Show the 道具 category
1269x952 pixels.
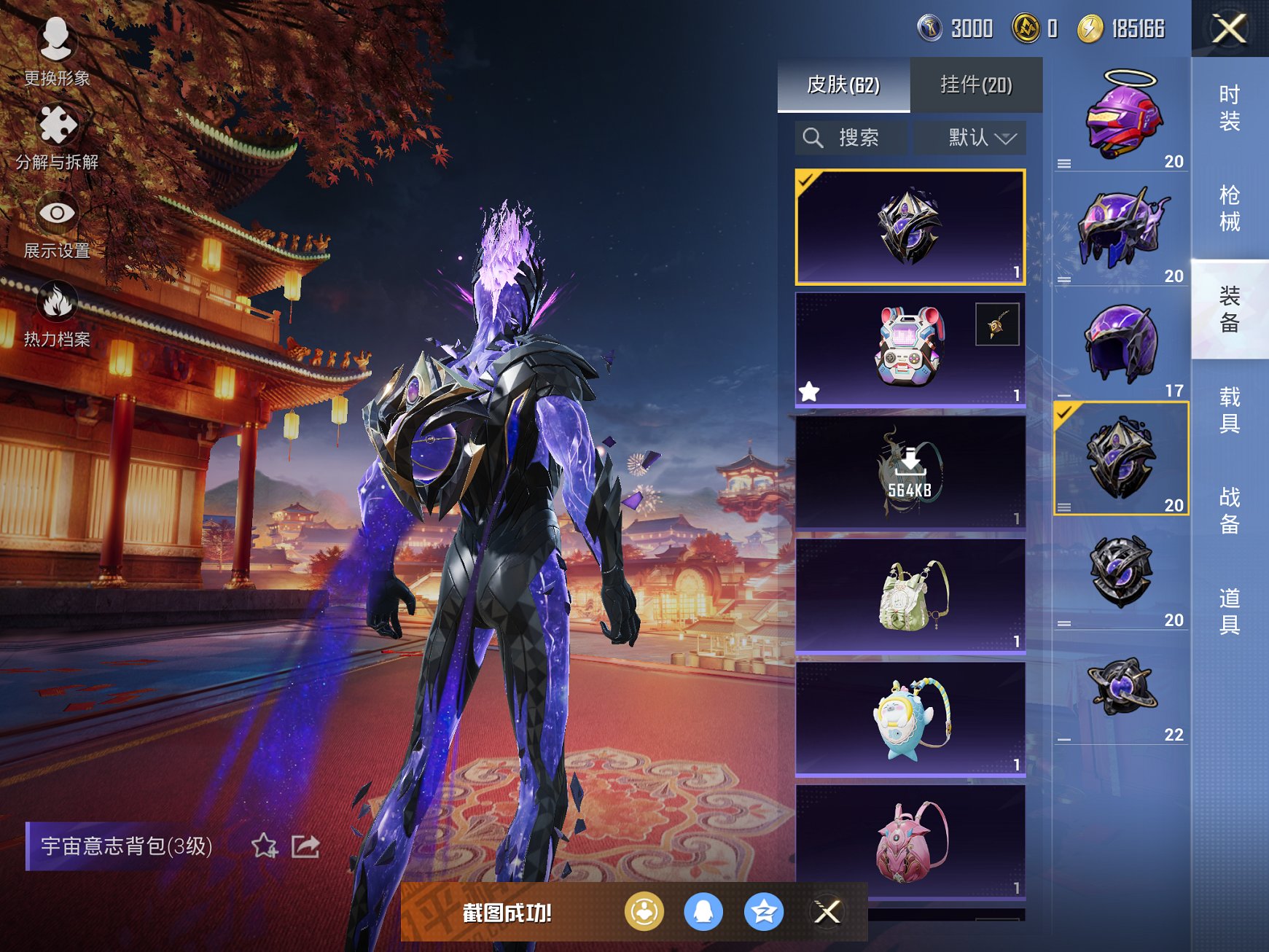coord(1230,612)
